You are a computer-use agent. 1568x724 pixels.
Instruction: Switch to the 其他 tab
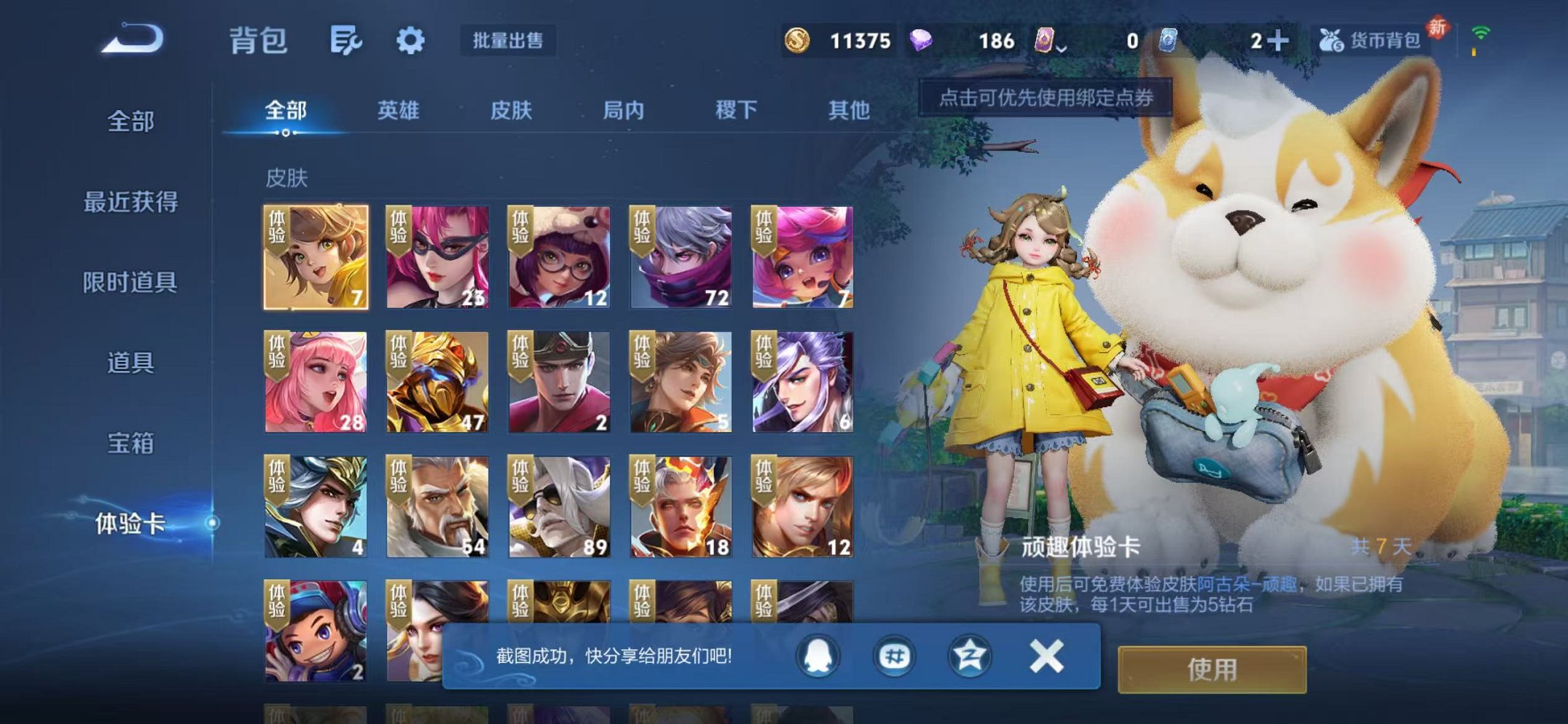pos(850,109)
